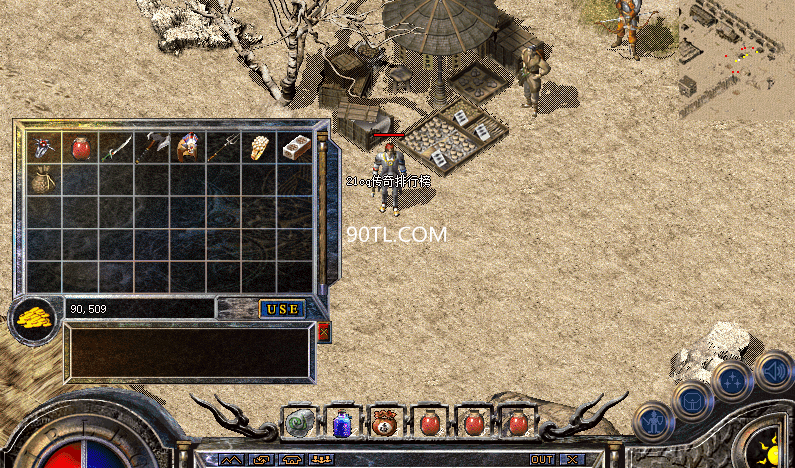Use the blue mana potion belt slot
795x468 pixels.
pyautogui.click(x=342, y=423)
